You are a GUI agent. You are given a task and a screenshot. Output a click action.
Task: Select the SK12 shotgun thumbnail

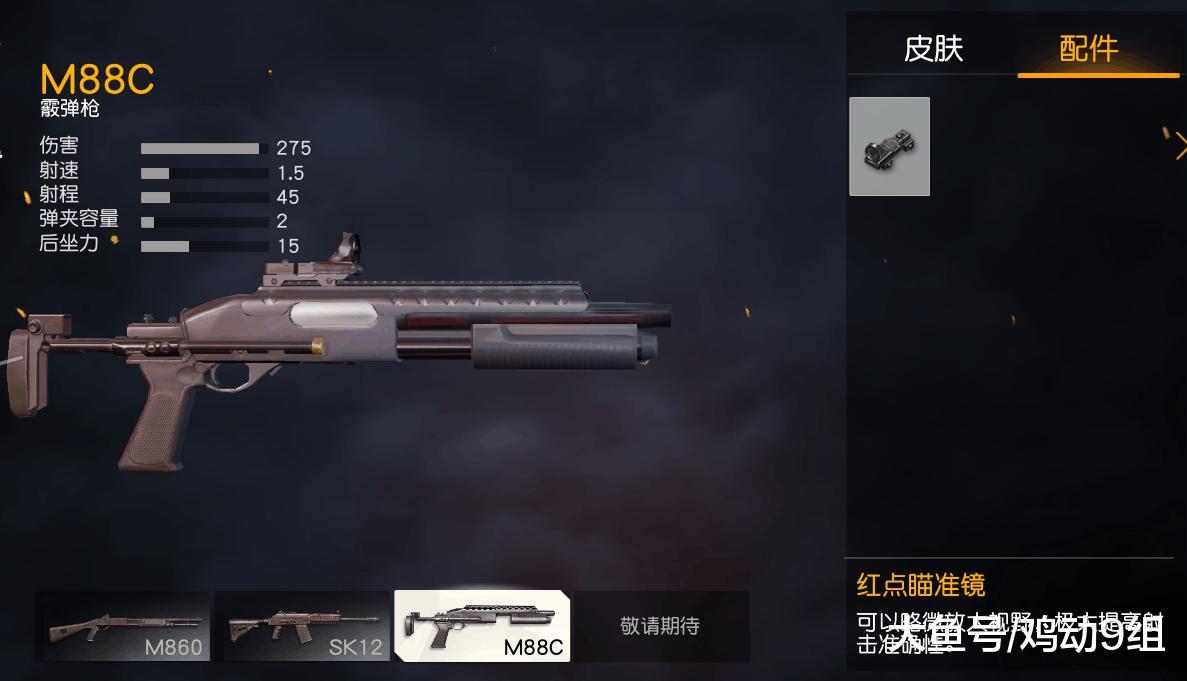pos(302,627)
